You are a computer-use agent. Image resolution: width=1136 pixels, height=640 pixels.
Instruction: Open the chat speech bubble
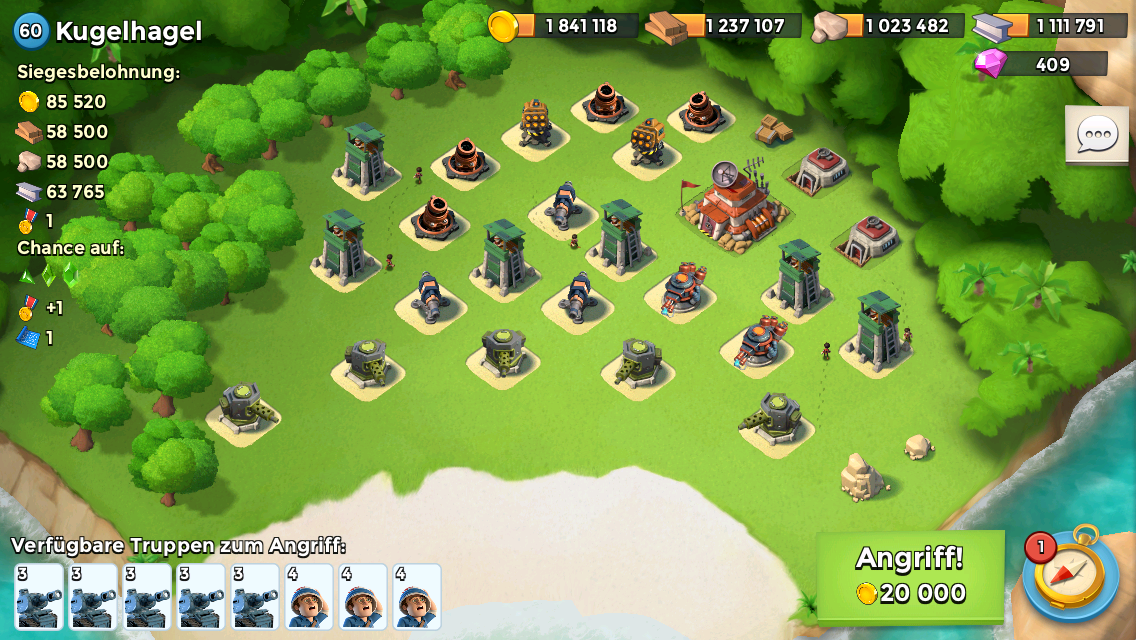[x=1096, y=134]
